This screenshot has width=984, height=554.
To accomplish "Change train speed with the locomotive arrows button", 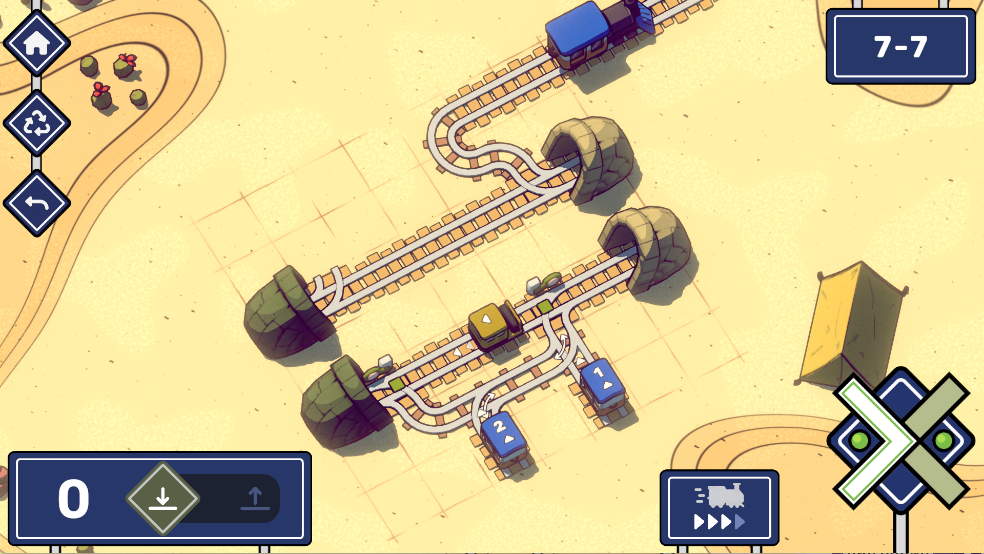I will 719,508.
